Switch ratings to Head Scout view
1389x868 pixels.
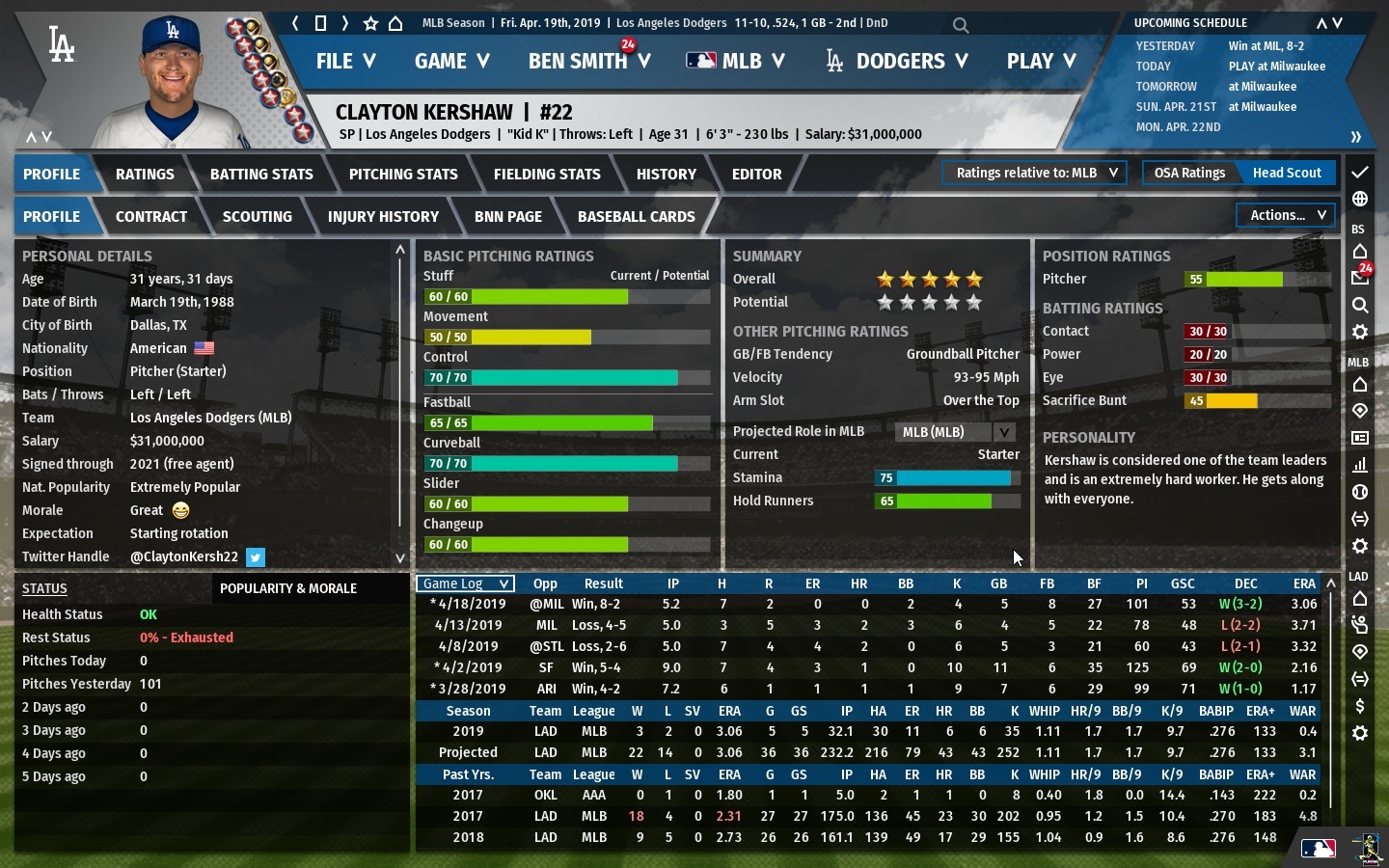pyautogui.click(x=1287, y=173)
